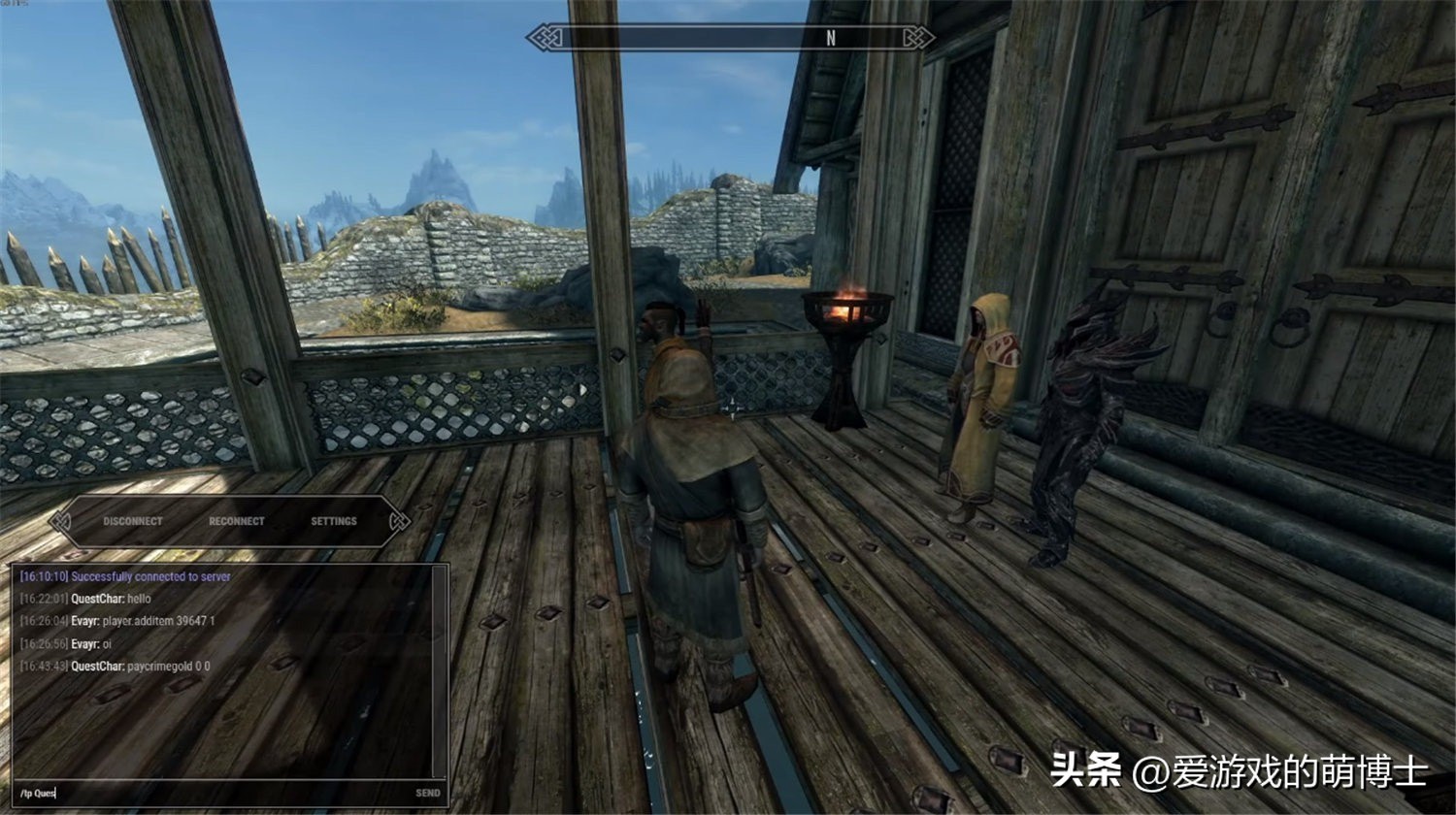The image size is (1456, 815).
Task: Click the N marker on the compass bar
Action: [830, 37]
